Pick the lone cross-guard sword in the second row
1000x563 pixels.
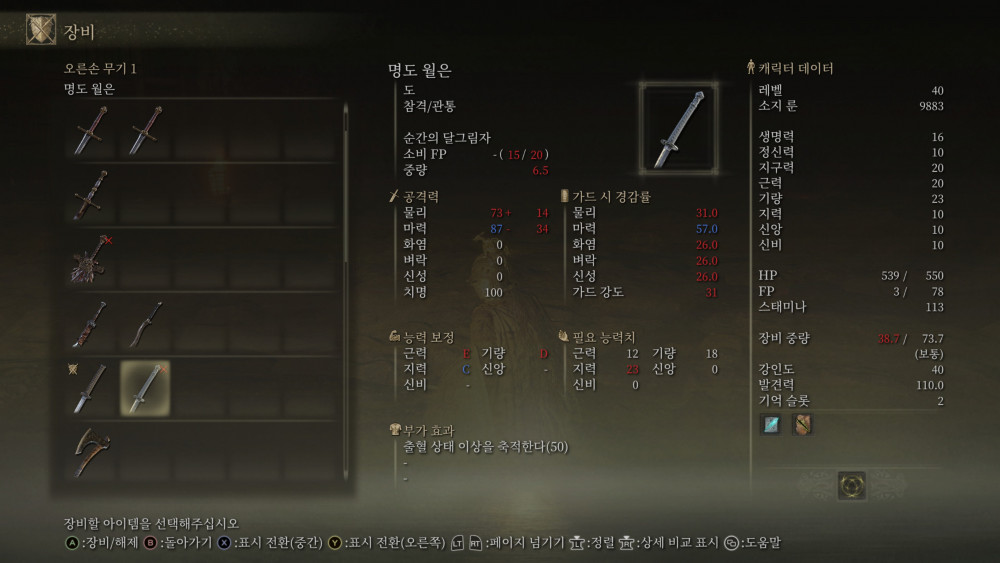coord(90,194)
